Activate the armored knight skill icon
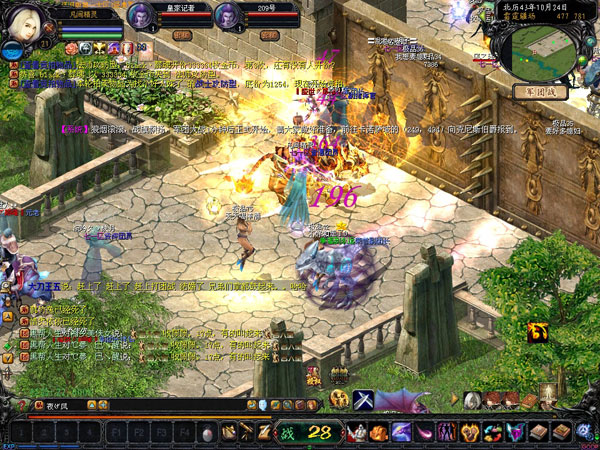600x450 pixels. click(x=357, y=433)
